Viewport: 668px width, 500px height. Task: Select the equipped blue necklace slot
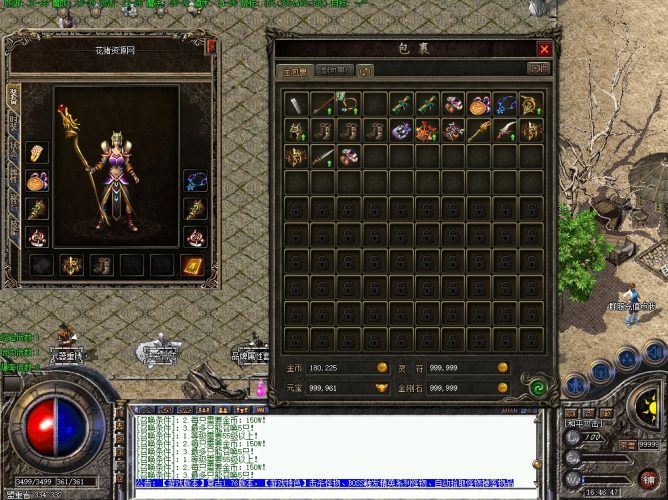193,181
